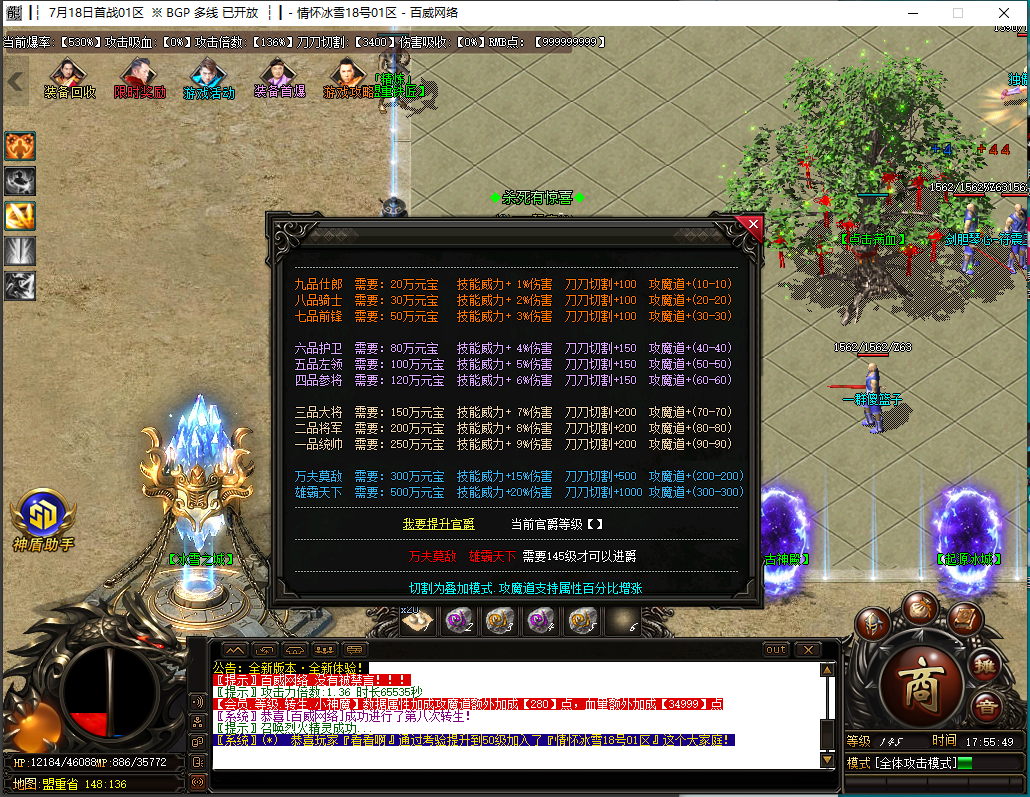
Task: Click the 挑 round button
Action: coord(986,665)
